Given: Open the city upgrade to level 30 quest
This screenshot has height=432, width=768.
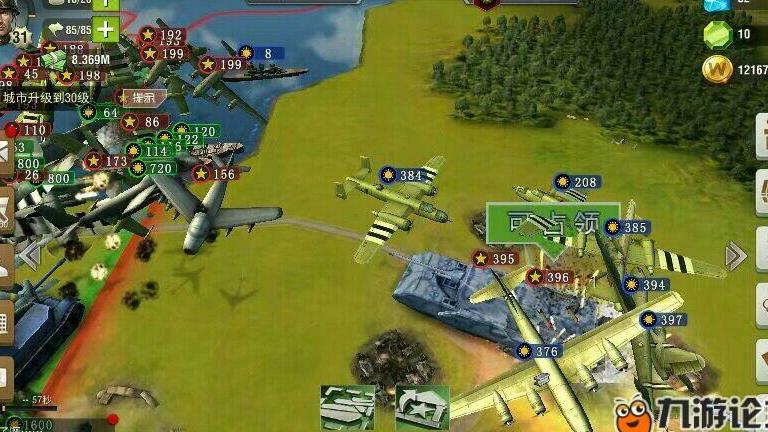Looking at the screenshot, I should click(46, 98).
